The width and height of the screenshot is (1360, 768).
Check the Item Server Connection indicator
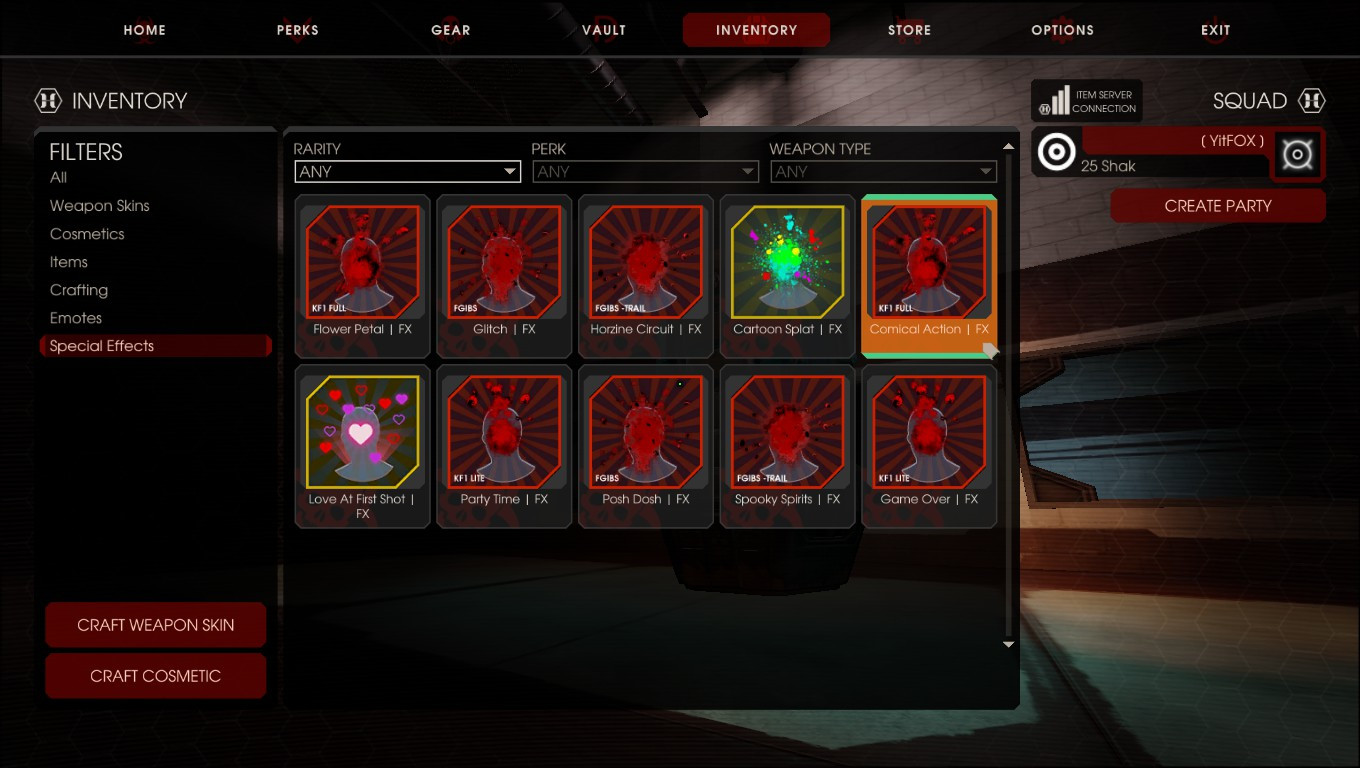click(x=1086, y=100)
